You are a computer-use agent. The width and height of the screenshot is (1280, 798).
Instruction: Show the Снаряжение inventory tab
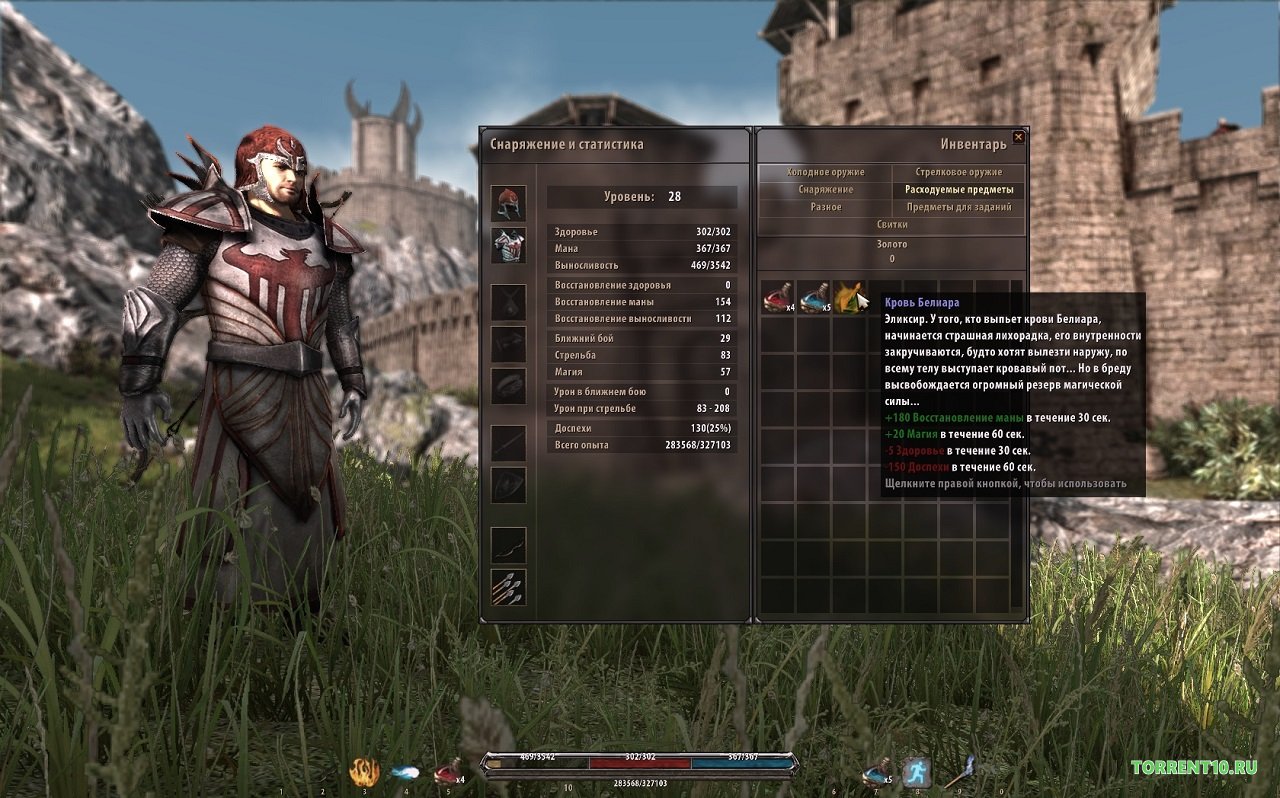coord(825,189)
